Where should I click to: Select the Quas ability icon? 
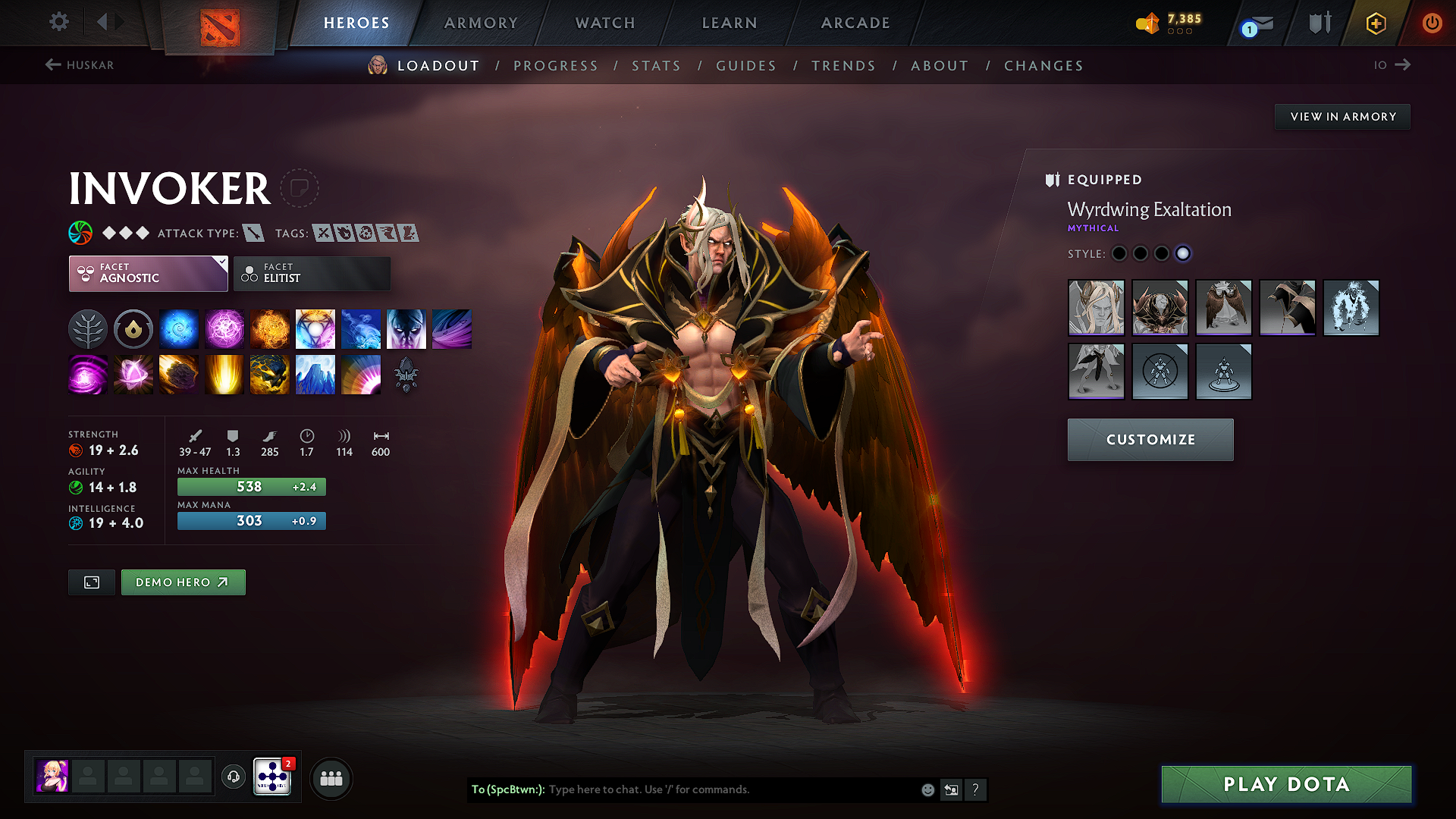[x=179, y=328]
